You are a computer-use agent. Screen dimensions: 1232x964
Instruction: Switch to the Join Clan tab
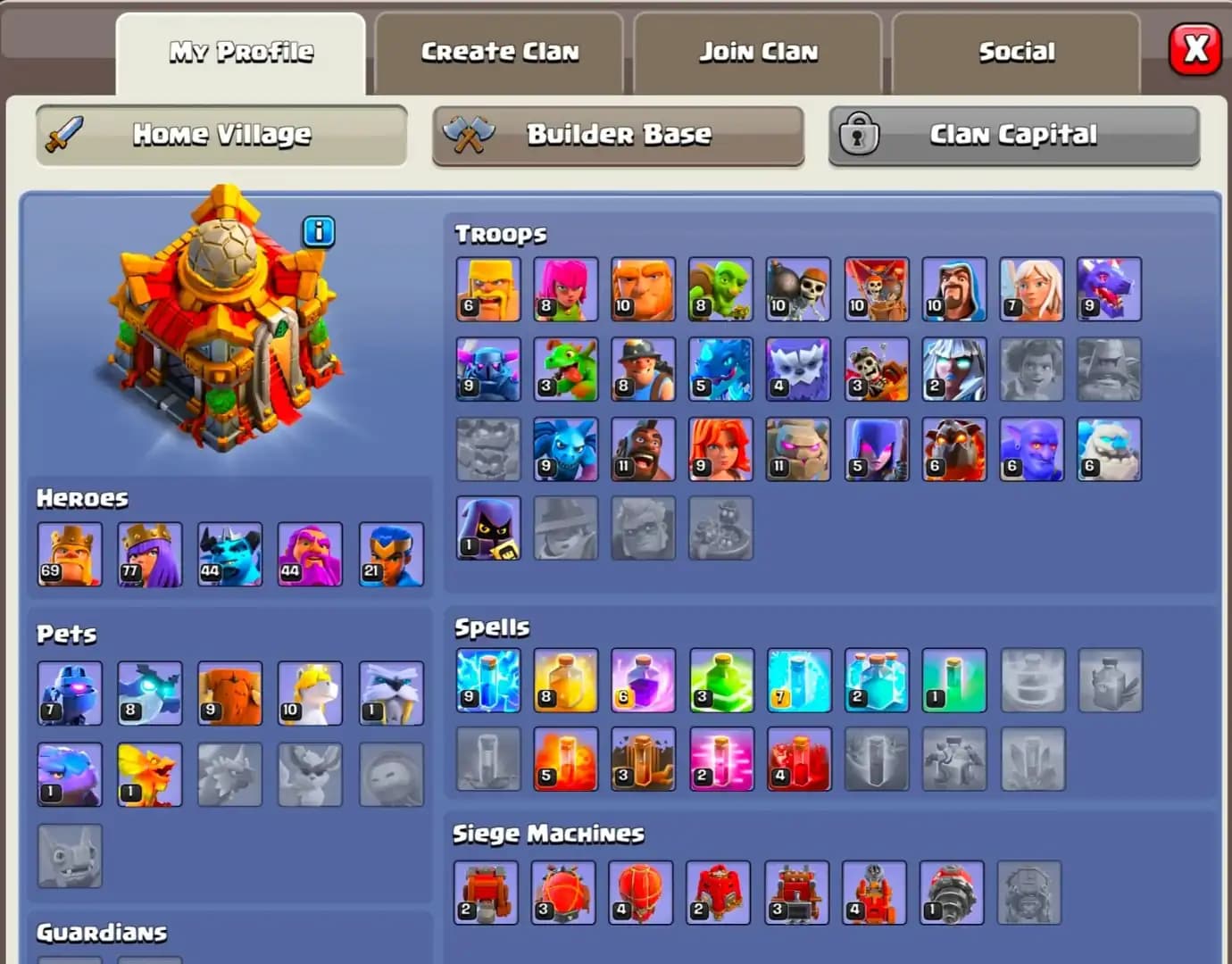coord(758,52)
